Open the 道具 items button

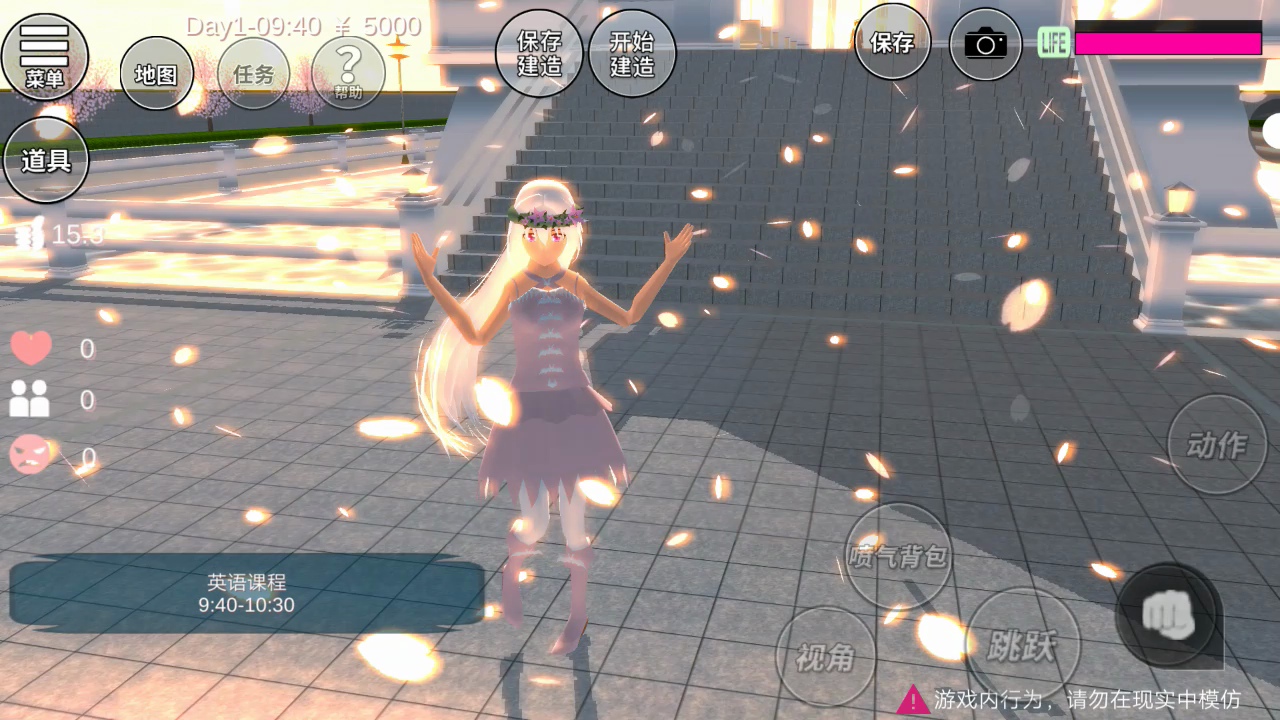(46, 160)
